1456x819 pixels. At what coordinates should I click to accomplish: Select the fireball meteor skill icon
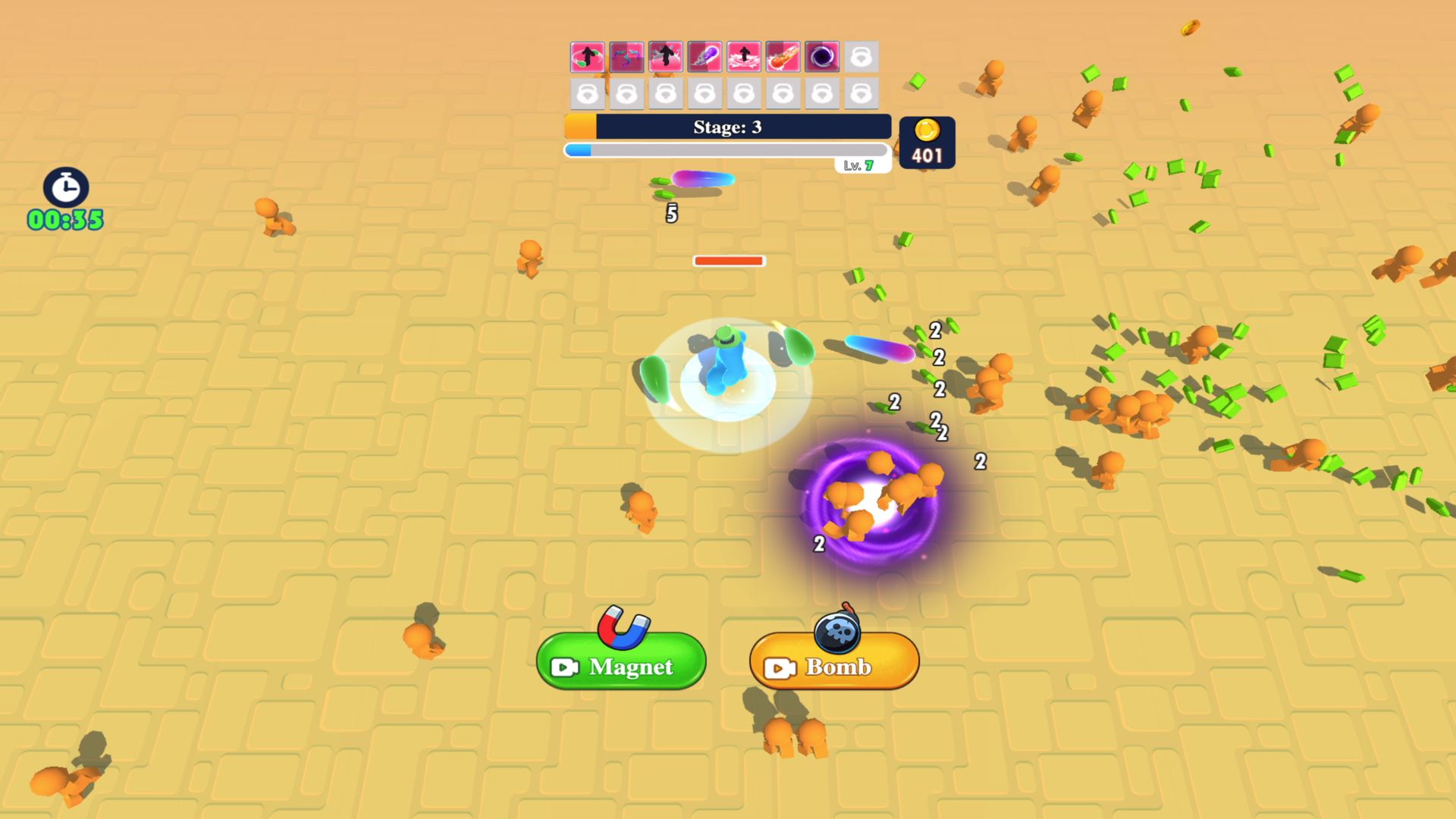[784, 55]
